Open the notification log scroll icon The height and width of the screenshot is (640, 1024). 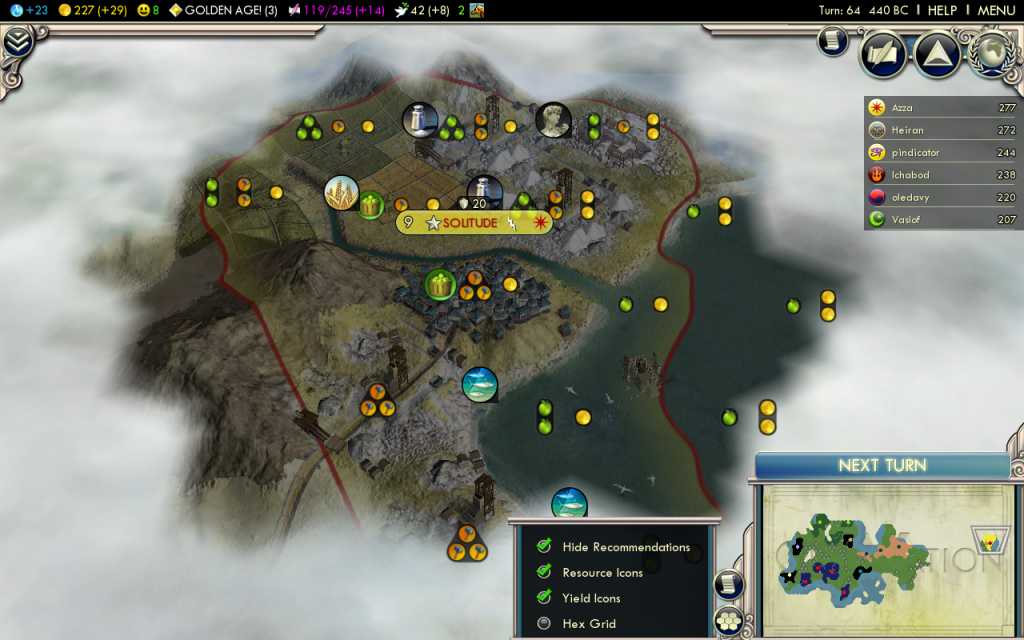click(x=832, y=40)
